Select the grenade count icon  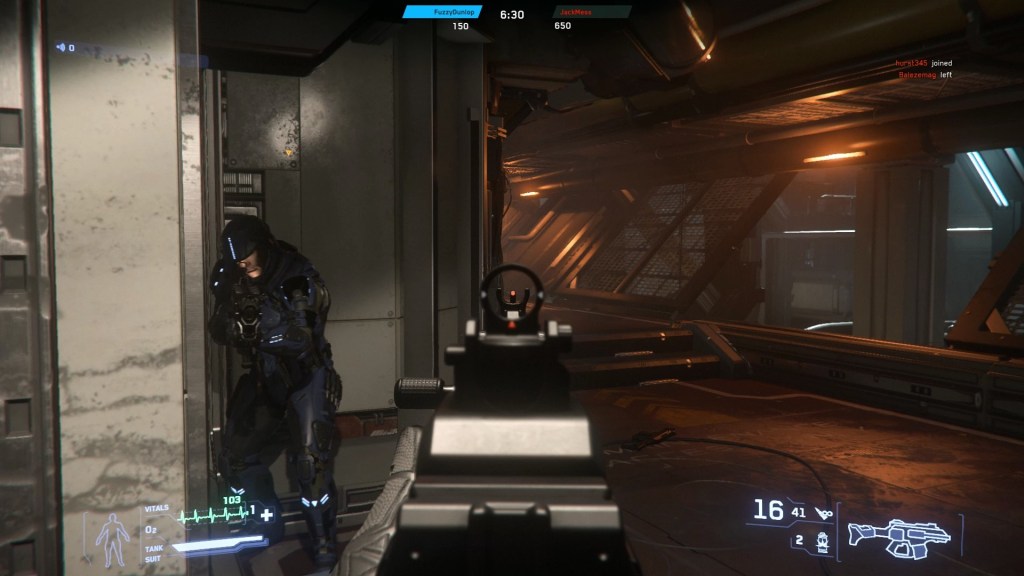[x=821, y=541]
